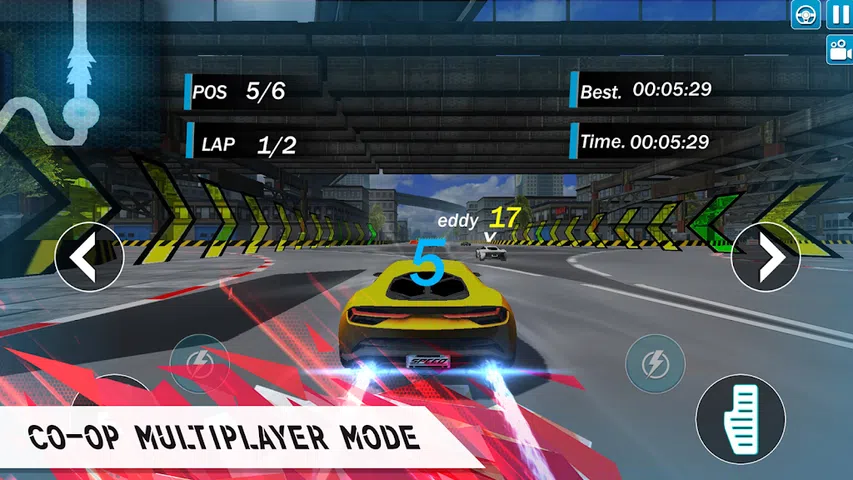853x480 pixels.
Task: Switch the camera view
Action: [x=838, y=50]
